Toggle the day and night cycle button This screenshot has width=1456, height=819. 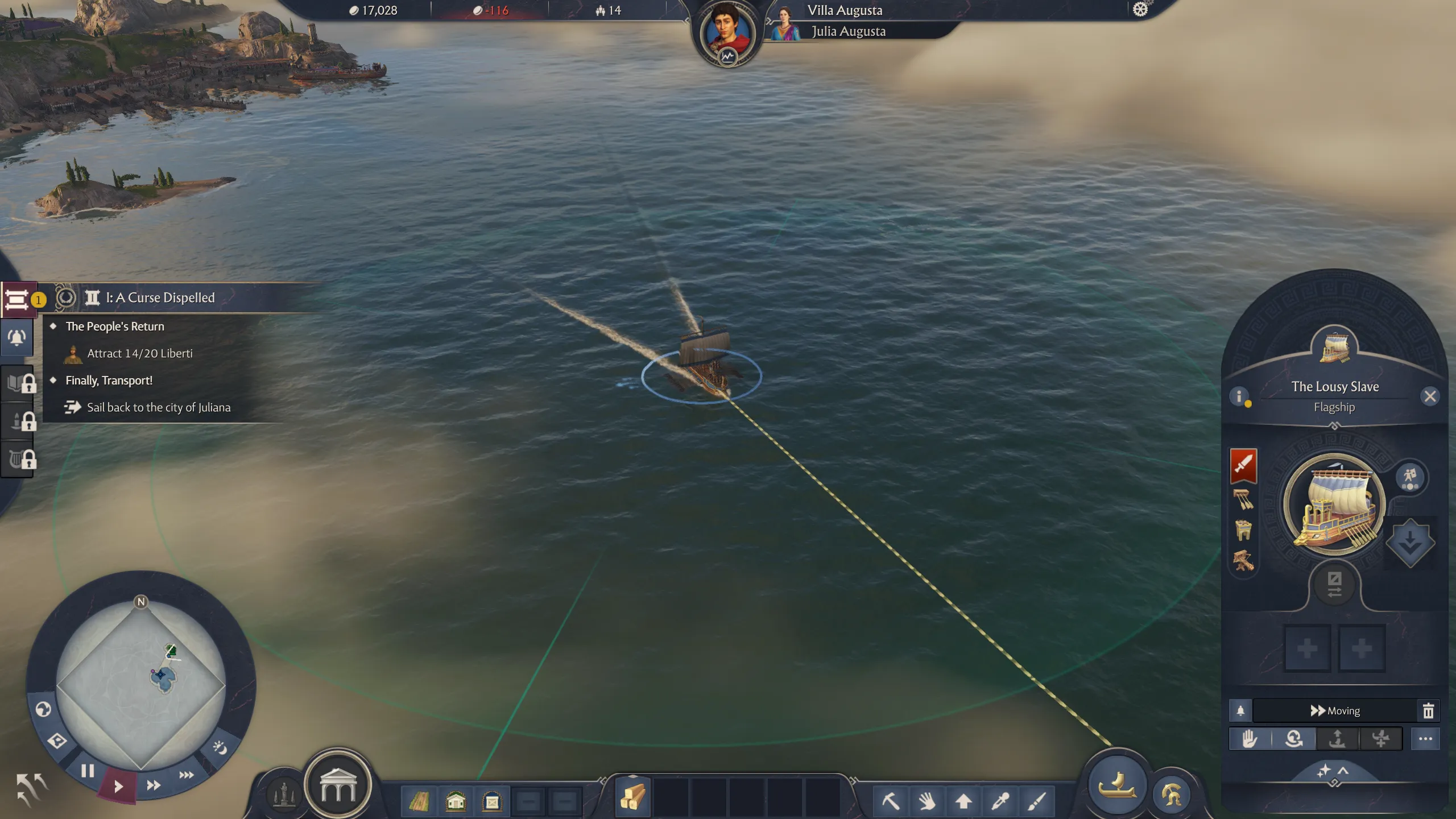pyautogui.click(x=220, y=747)
